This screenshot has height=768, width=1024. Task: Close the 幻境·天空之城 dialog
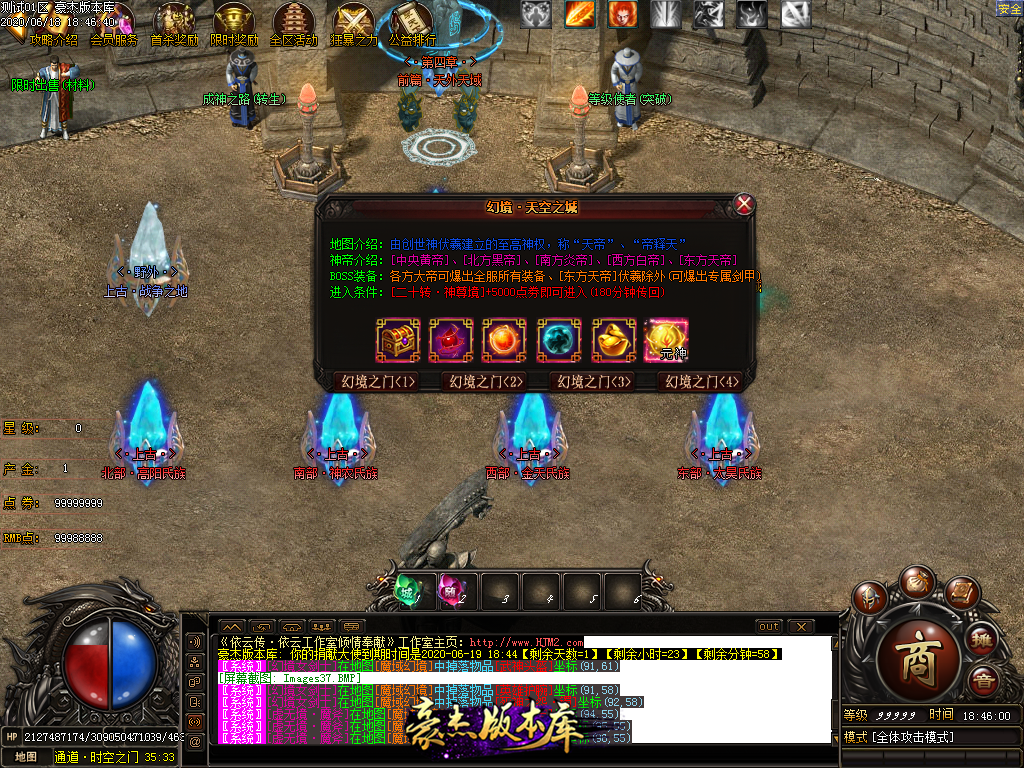744,204
